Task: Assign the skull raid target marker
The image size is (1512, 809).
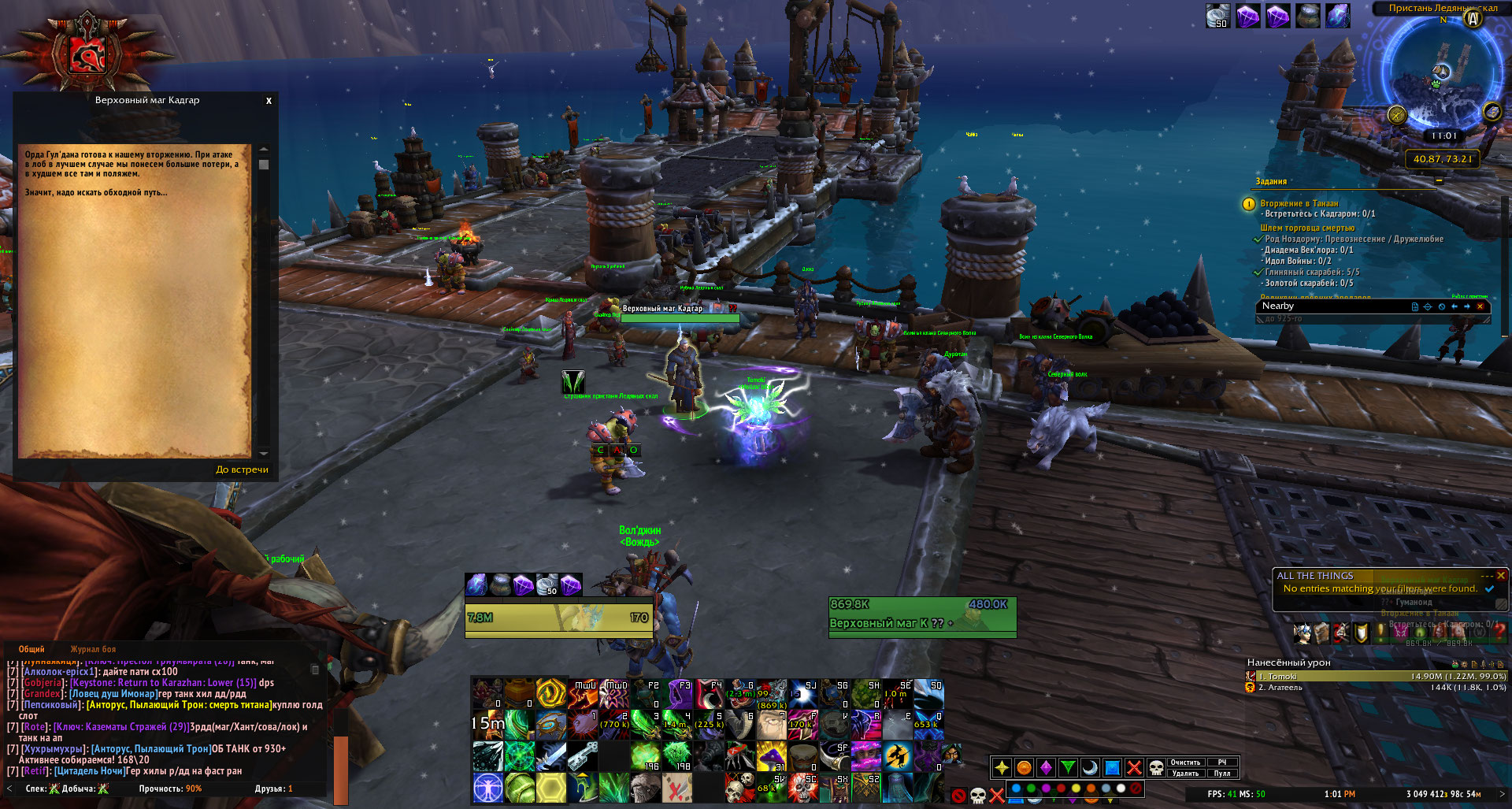Action: tap(1156, 767)
